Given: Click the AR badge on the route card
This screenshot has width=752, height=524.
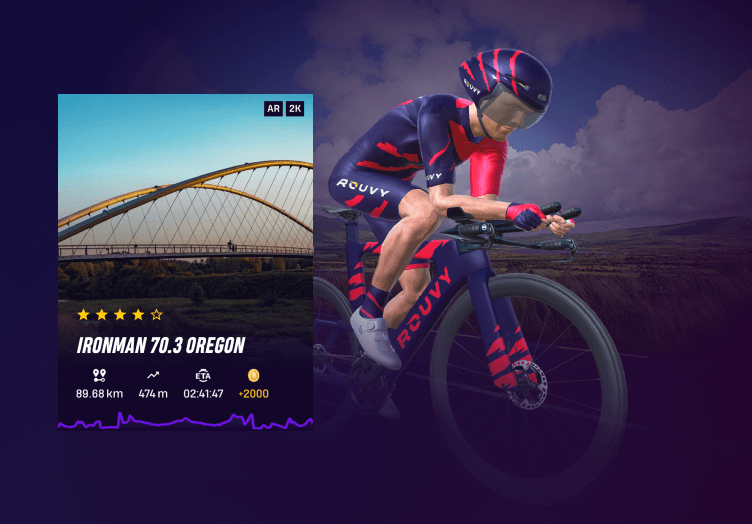Looking at the screenshot, I should coord(273,108).
